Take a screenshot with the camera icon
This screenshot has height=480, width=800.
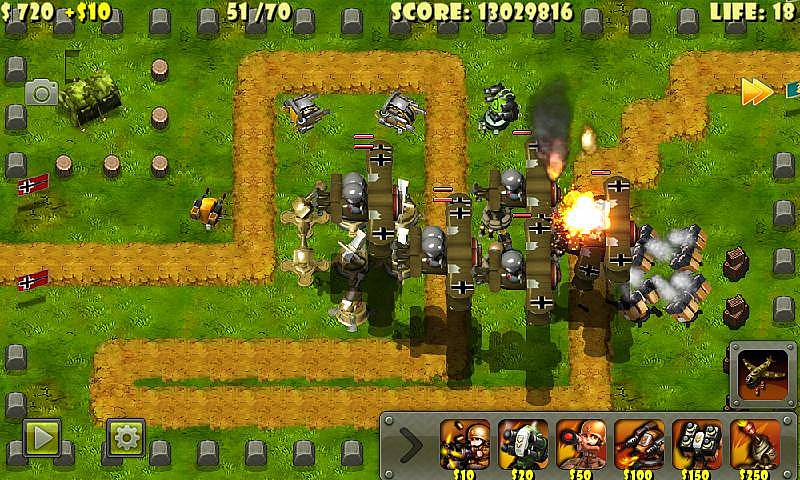(x=42, y=93)
